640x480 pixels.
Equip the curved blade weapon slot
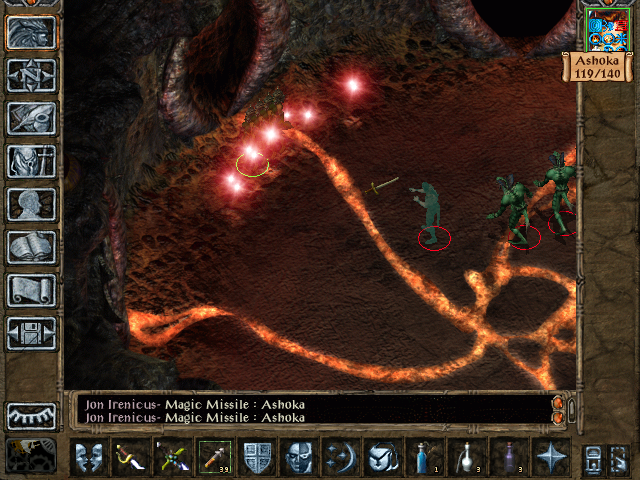pos(131,457)
